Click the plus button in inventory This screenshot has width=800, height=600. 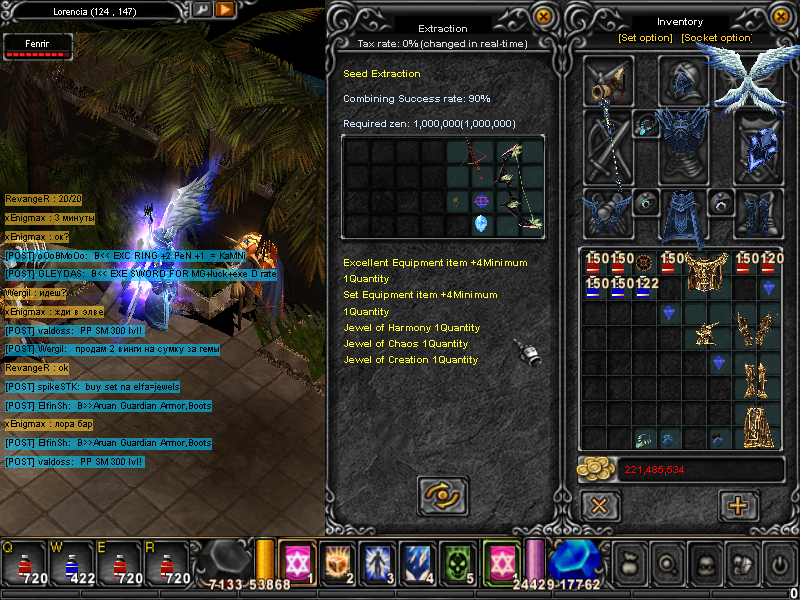coord(739,505)
